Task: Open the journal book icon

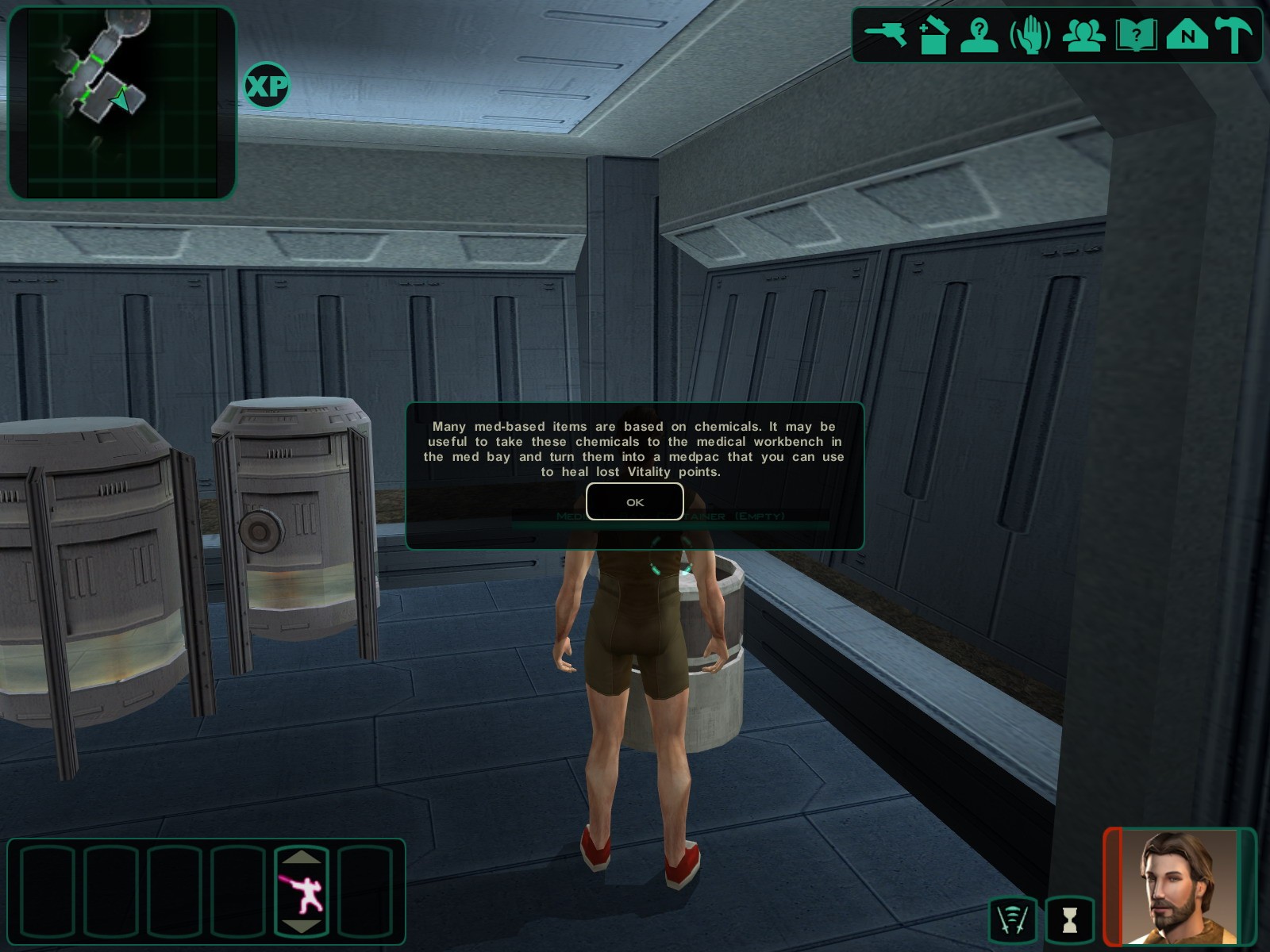Action: coord(1136,36)
